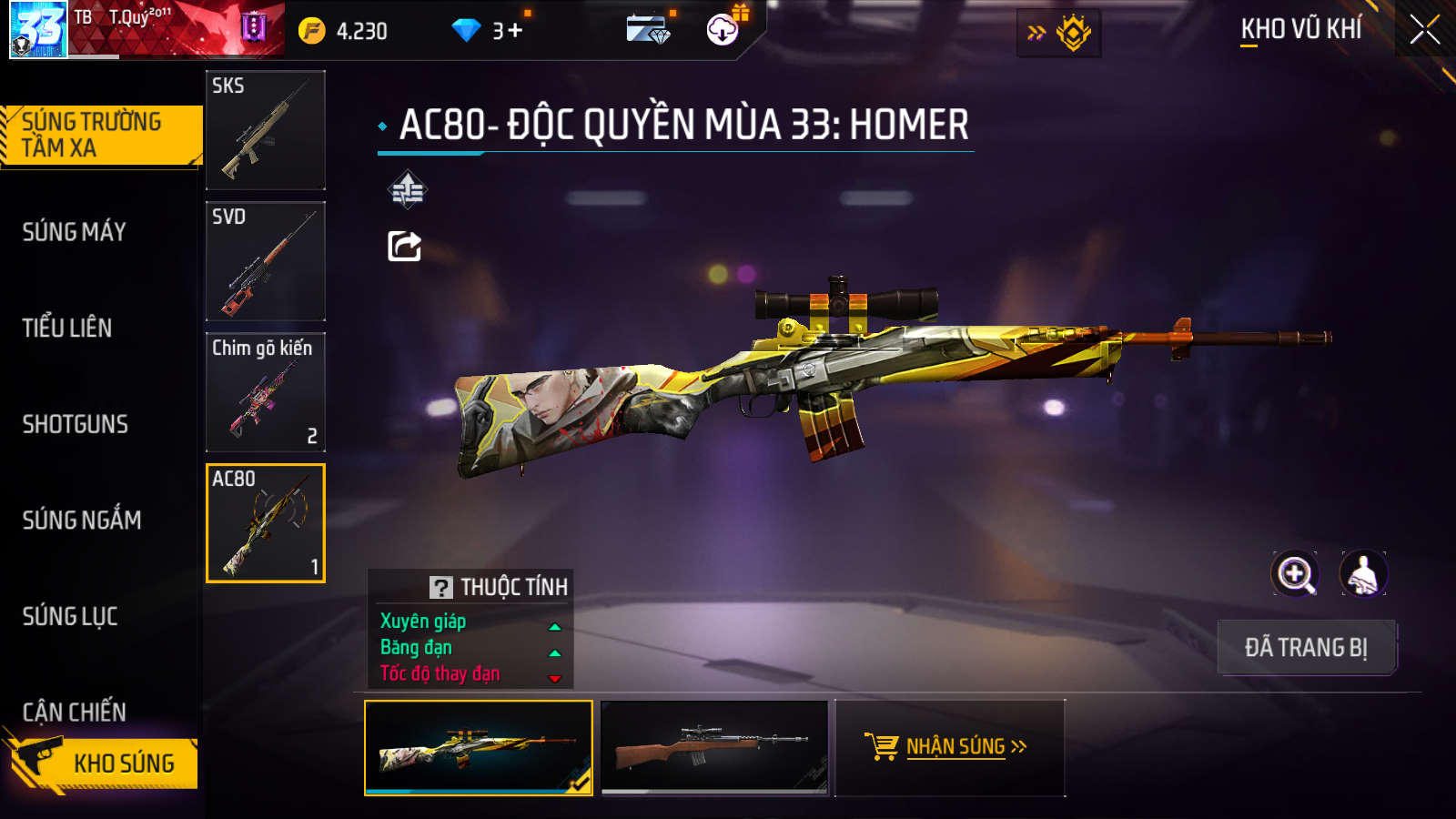Select the yellow Homer AC80 skin
1456x819 pixels.
tap(479, 747)
